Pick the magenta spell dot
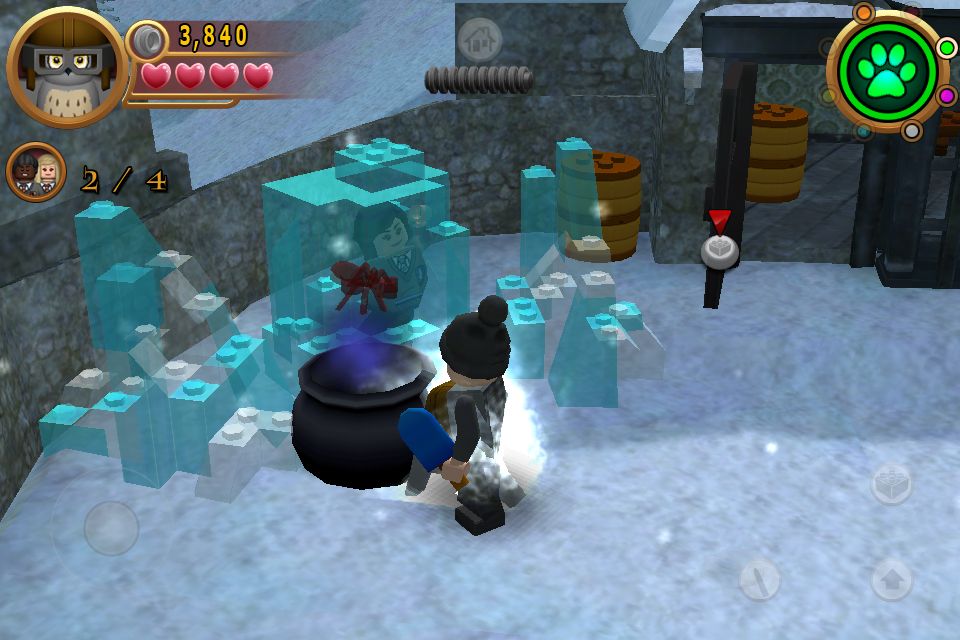960x640 pixels. (945, 96)
